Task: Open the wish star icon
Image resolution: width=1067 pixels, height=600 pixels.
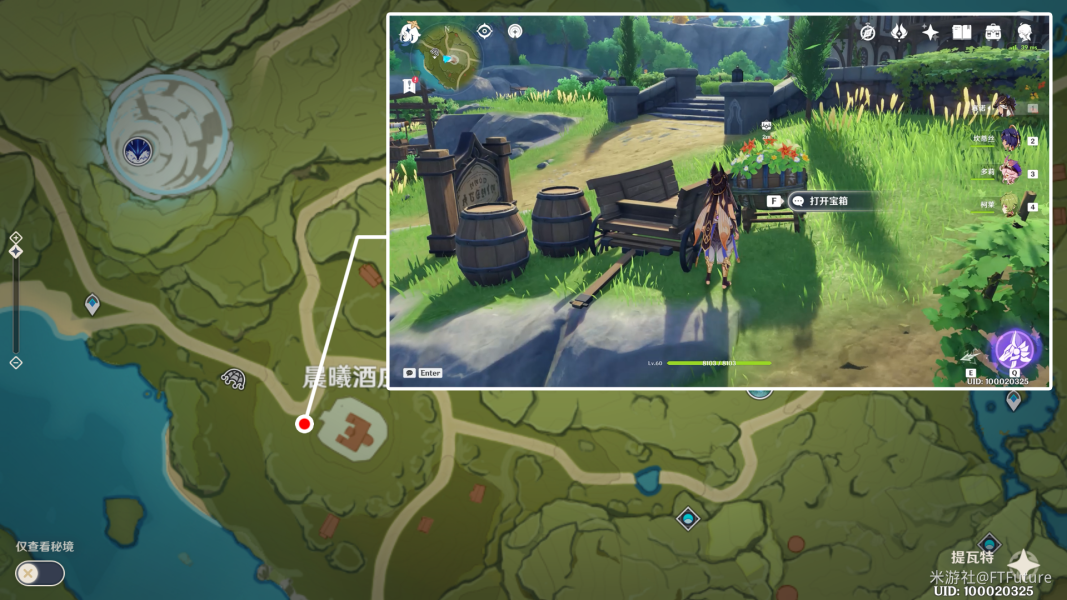Action: click(930, 33)
